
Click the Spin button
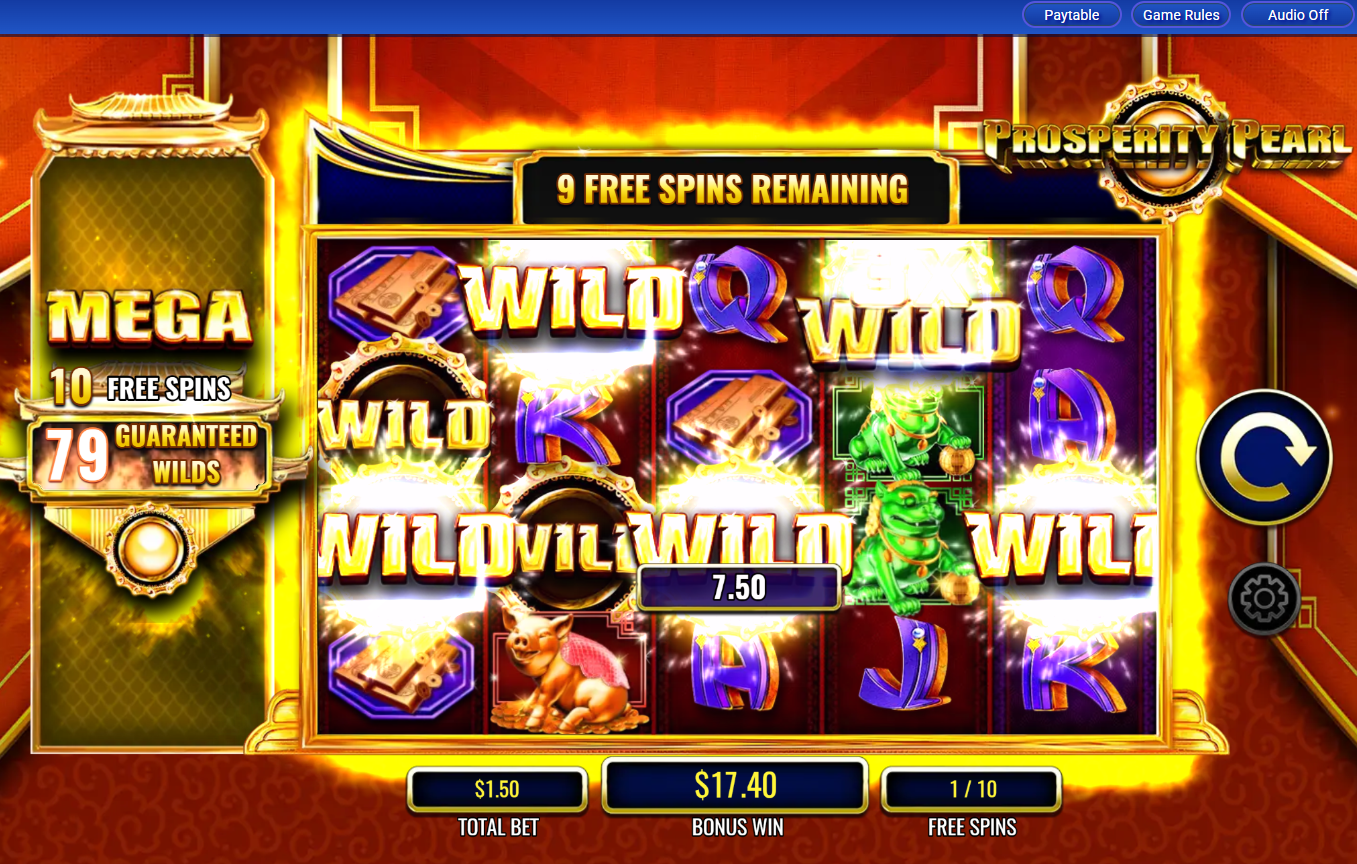point(1264,456)
